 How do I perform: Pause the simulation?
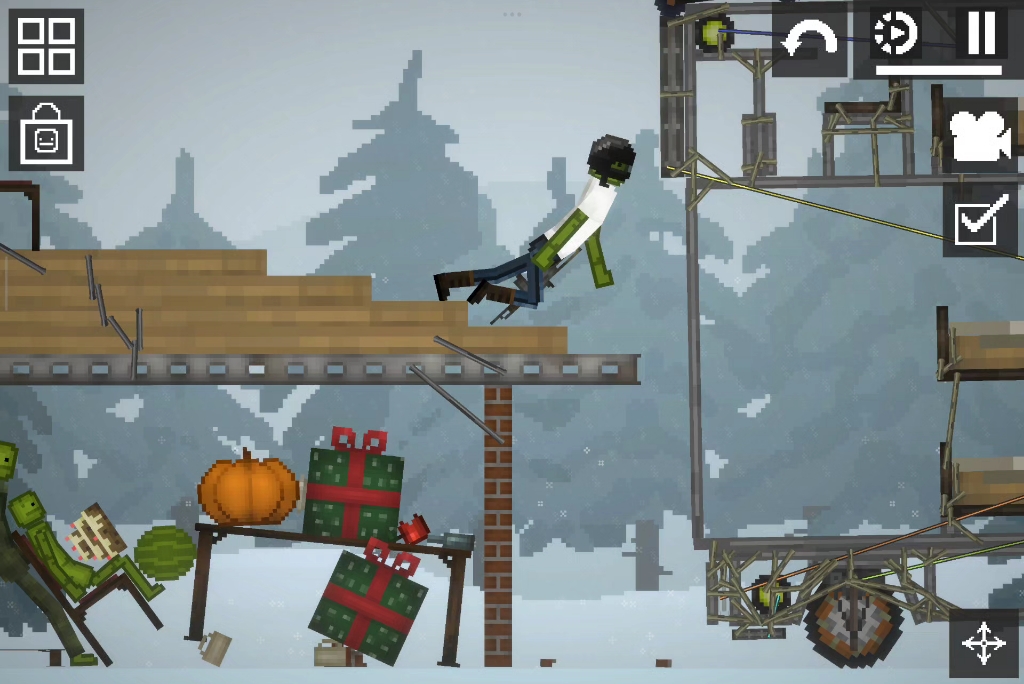pyautogui.click(x=980, y=34)
